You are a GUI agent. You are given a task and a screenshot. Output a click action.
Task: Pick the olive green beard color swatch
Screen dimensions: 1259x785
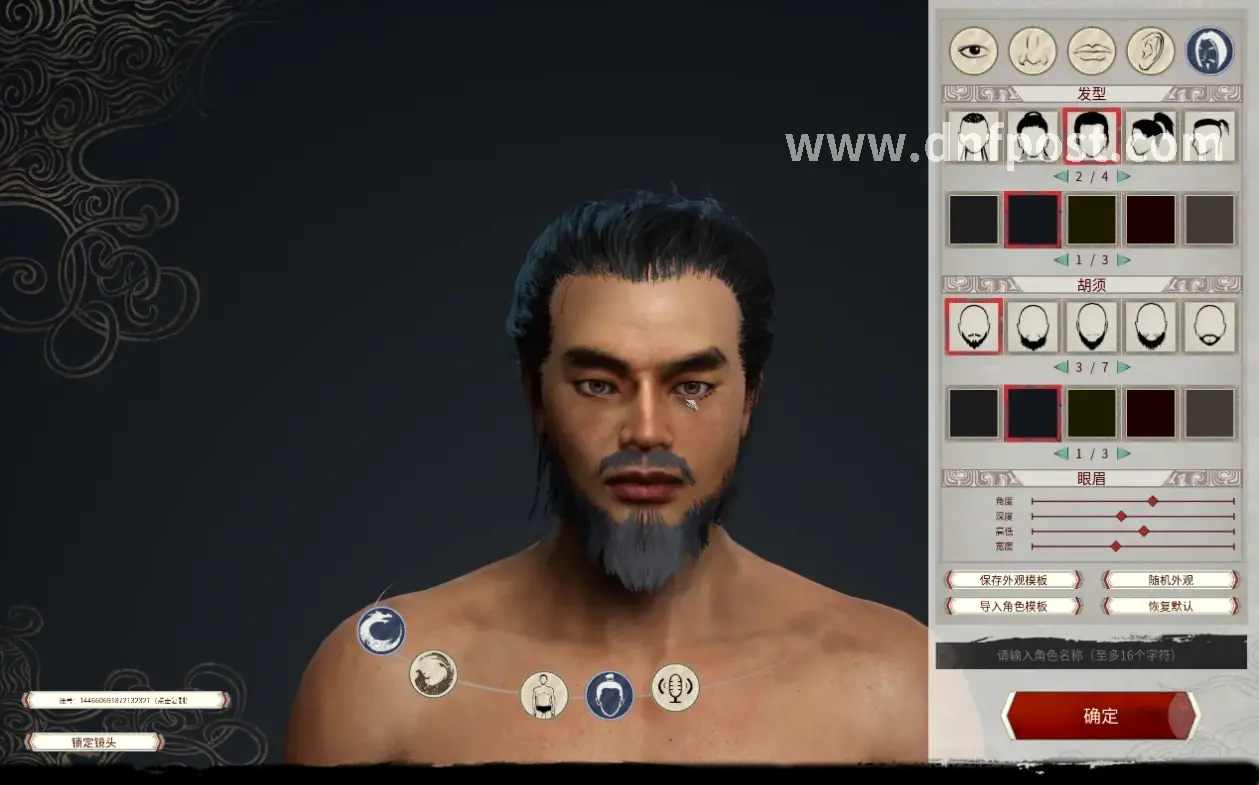click(1091, 413)
